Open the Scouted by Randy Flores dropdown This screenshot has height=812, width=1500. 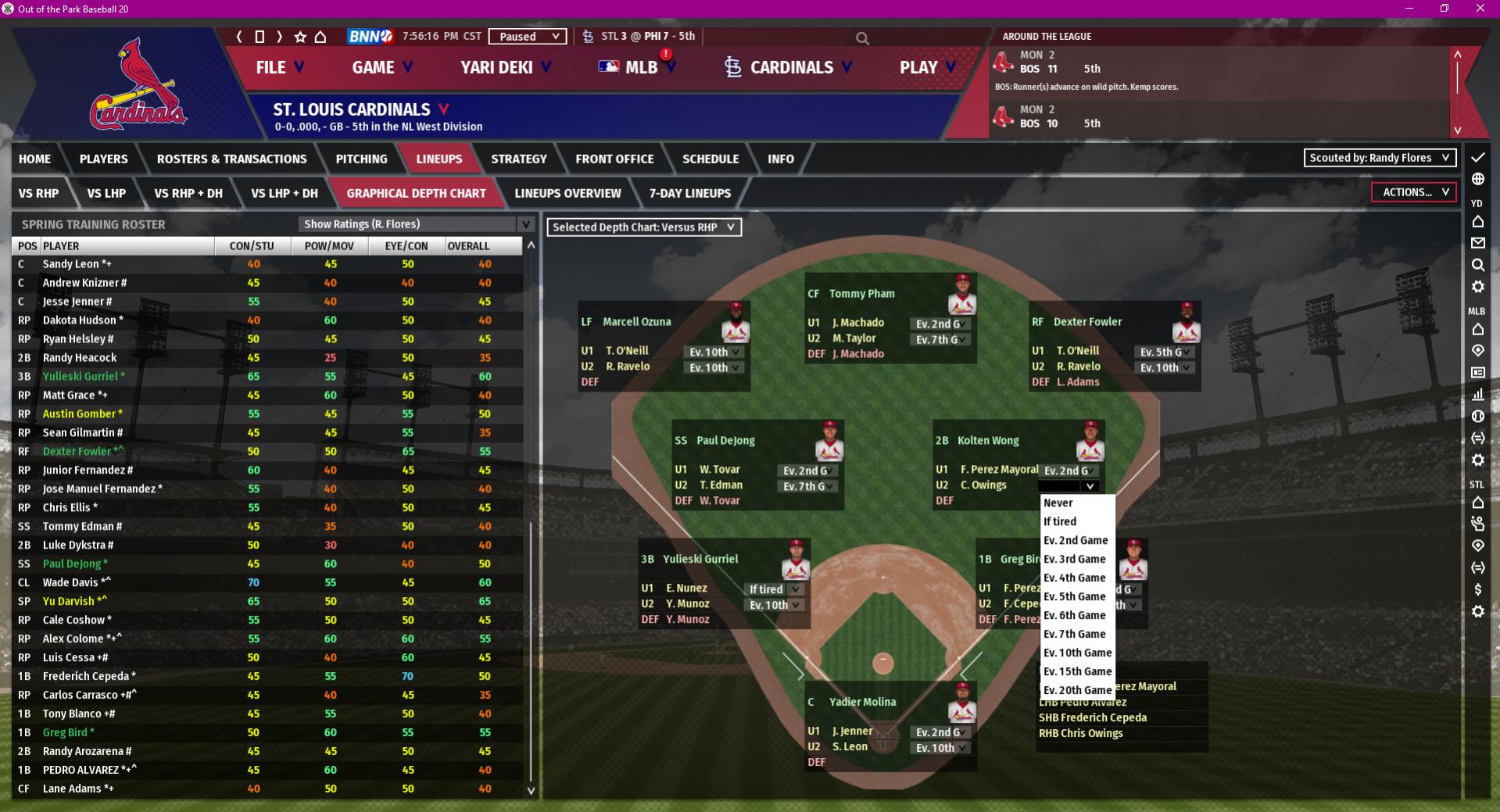click(x=1380, y=158)
